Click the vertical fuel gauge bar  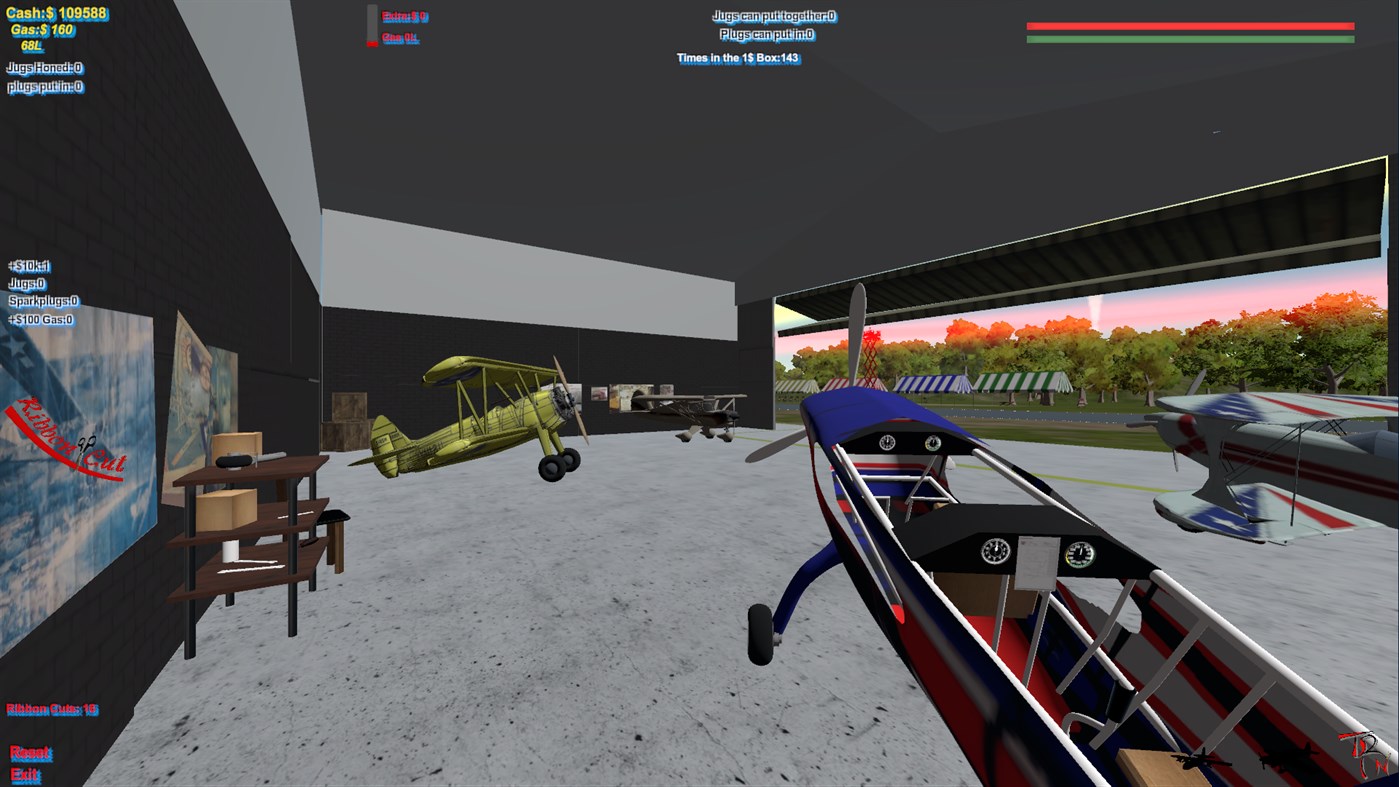click(x=371, y=25)
